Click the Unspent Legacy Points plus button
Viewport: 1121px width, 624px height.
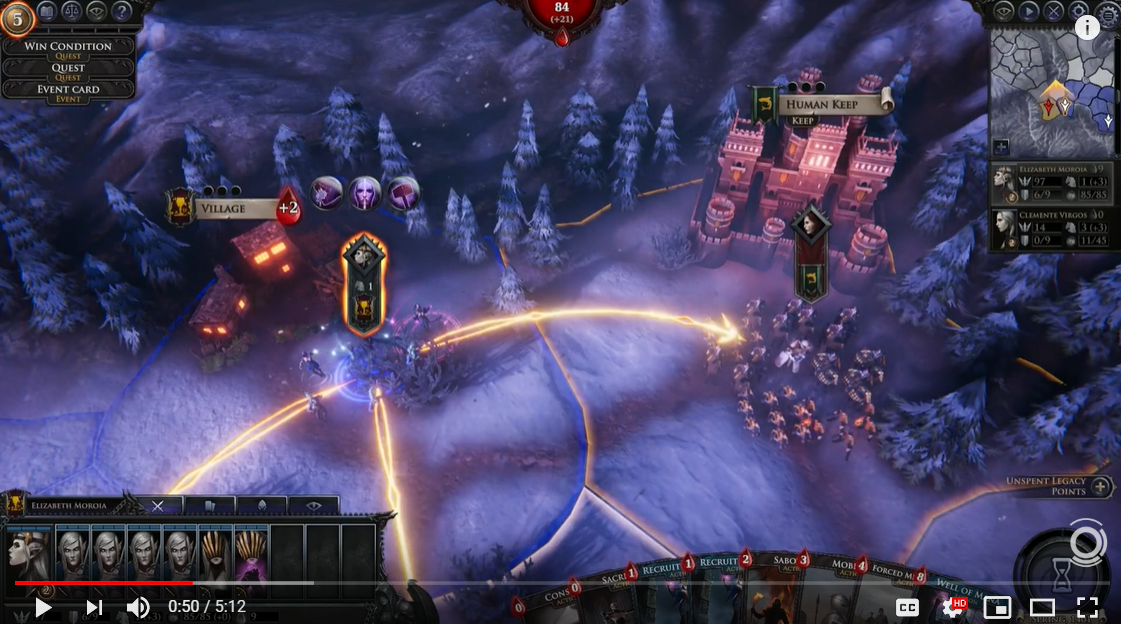(1100, 487)
